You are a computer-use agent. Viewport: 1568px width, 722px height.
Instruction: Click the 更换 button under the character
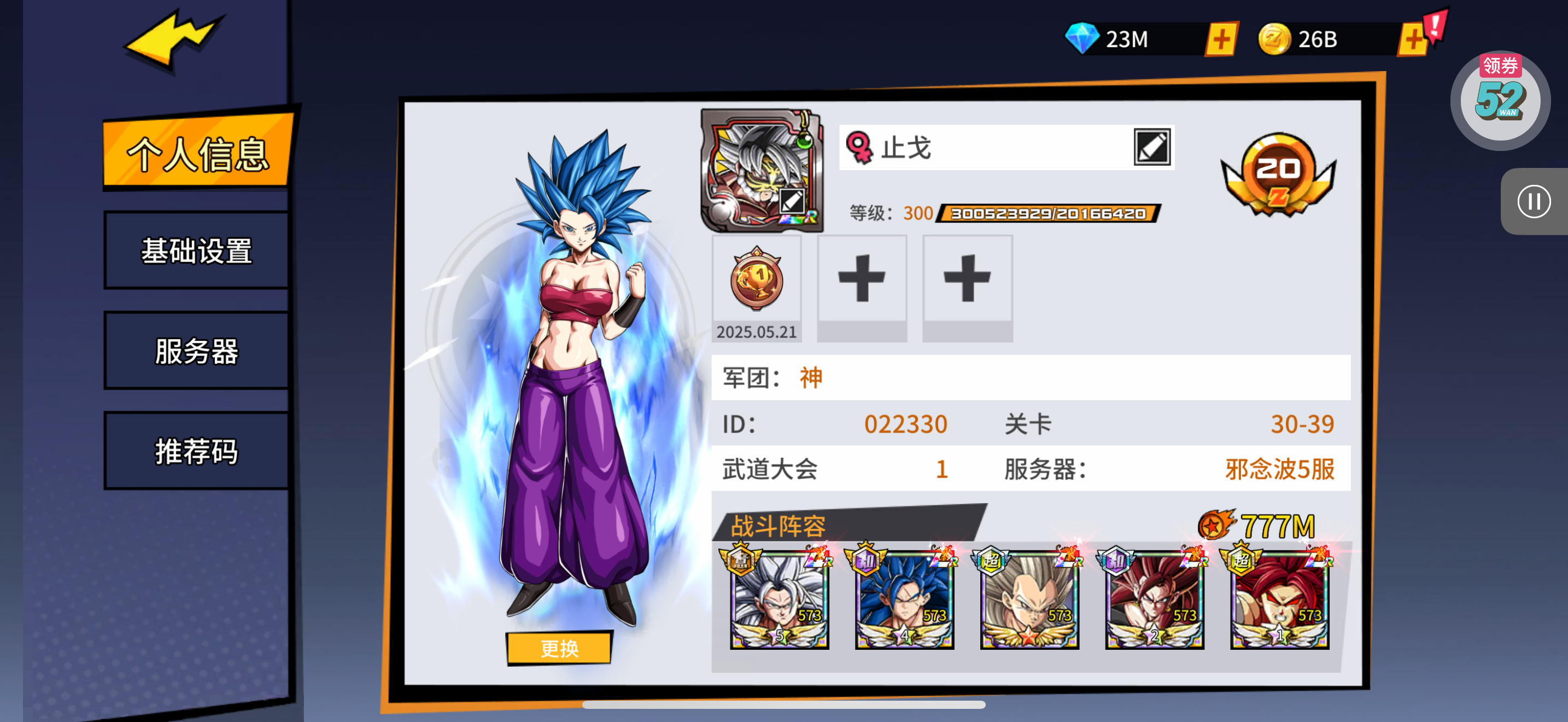tap(559, 648)
